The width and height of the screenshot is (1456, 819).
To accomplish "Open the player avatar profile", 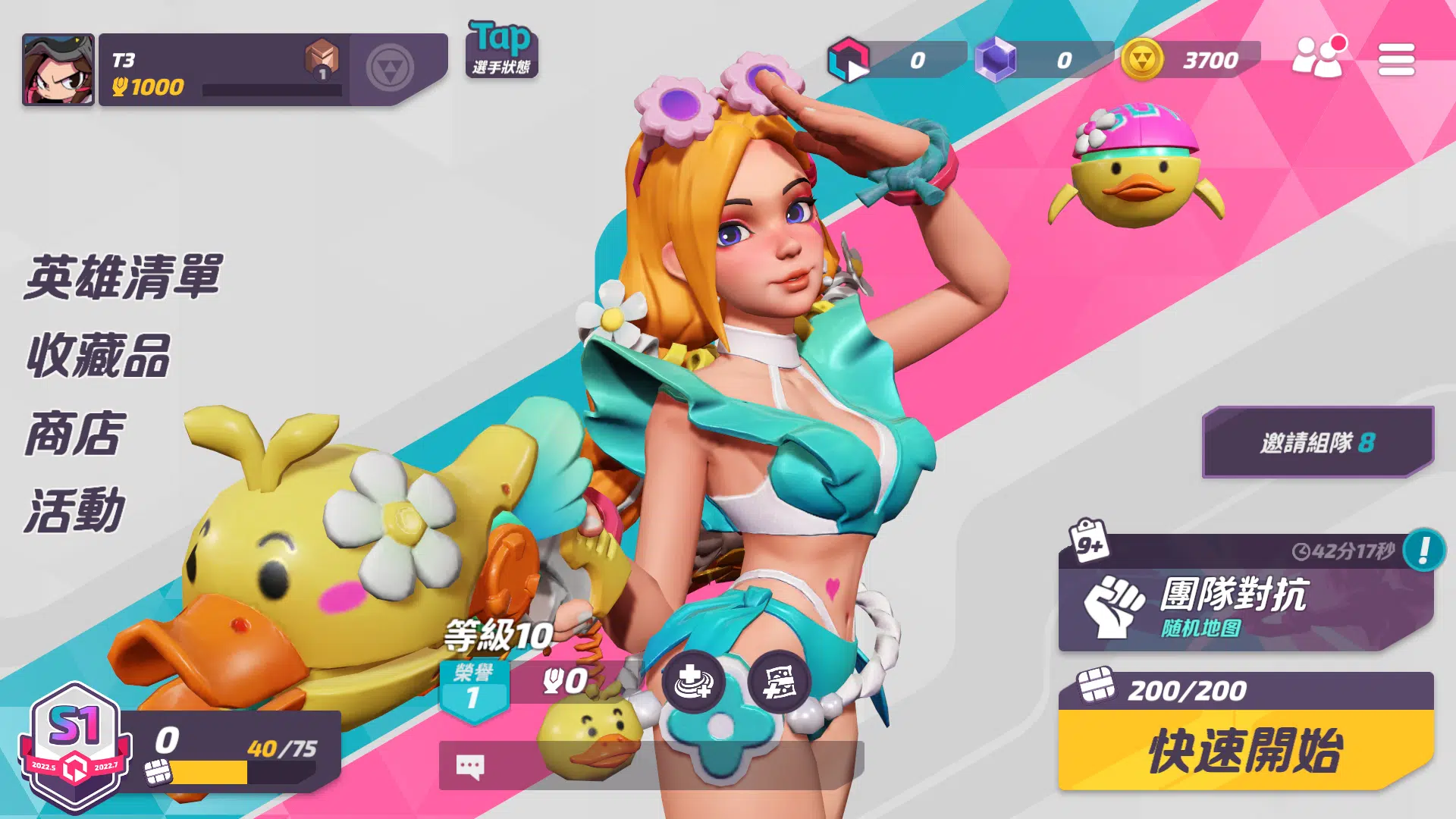I will click(58, 69).
